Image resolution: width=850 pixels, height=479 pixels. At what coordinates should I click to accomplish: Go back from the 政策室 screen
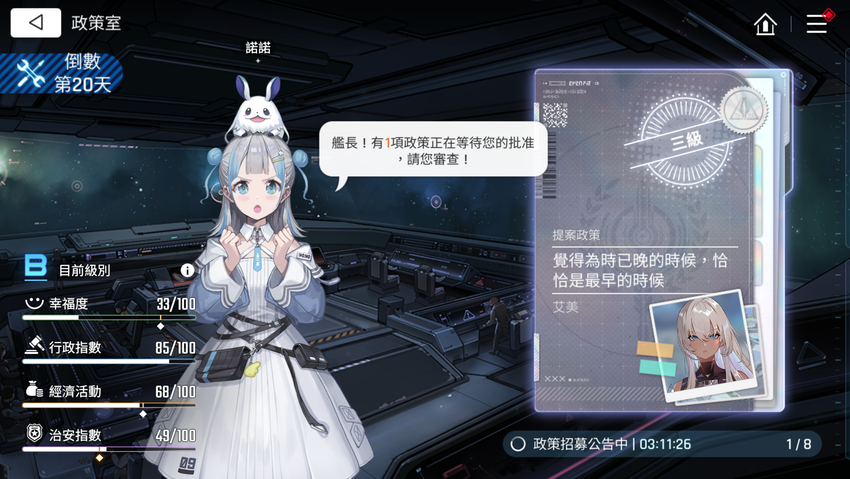(36, 23)
